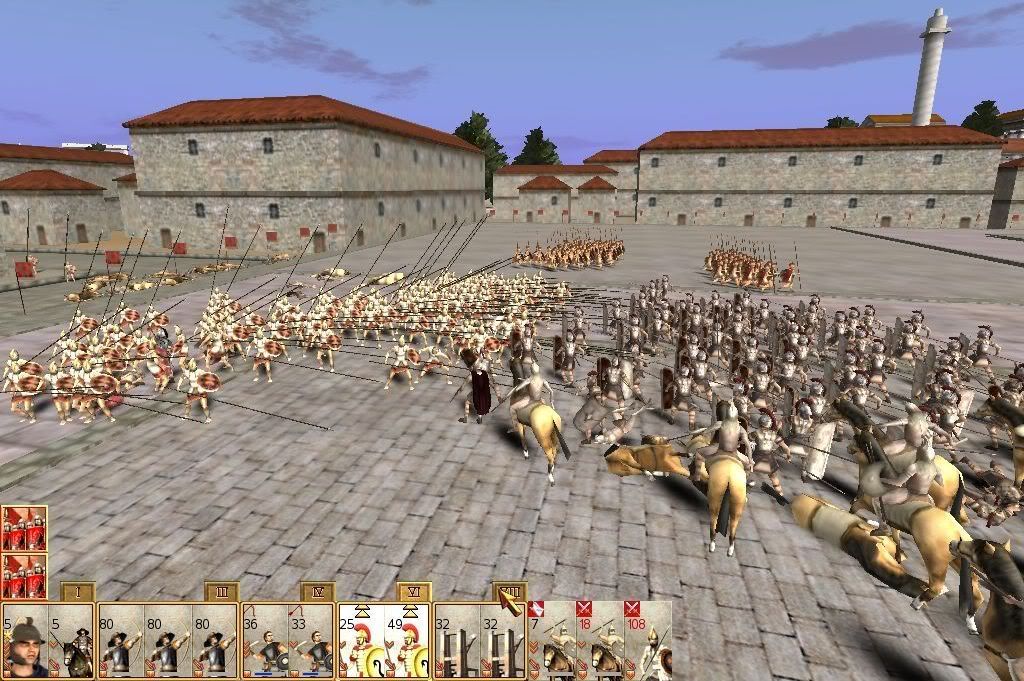Select group VIII tab above the siege units
The height and width of the screenshot is (681, 1024).
coord(509,592)
